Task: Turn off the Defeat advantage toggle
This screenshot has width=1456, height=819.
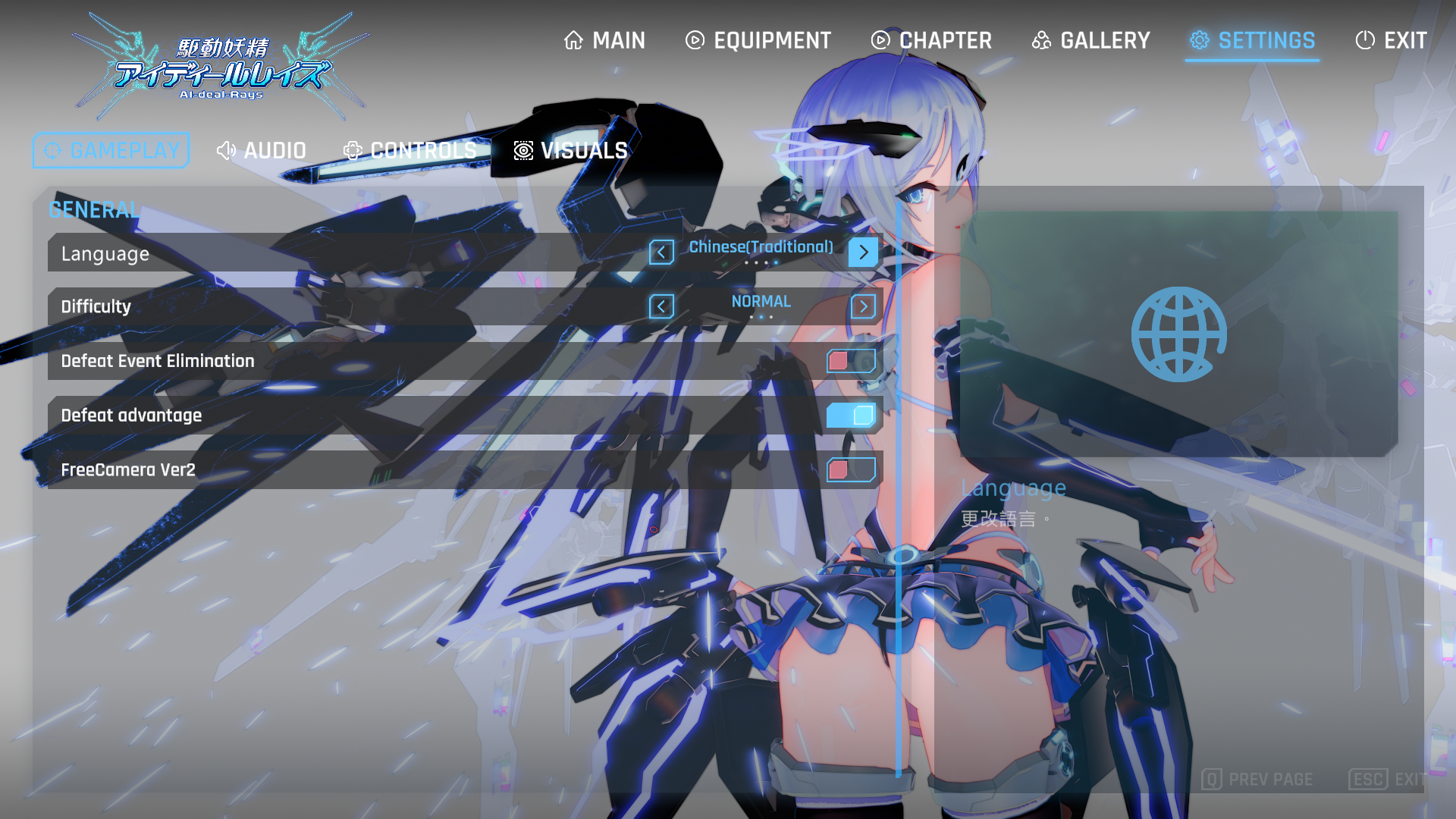Action: pos(851,416)
